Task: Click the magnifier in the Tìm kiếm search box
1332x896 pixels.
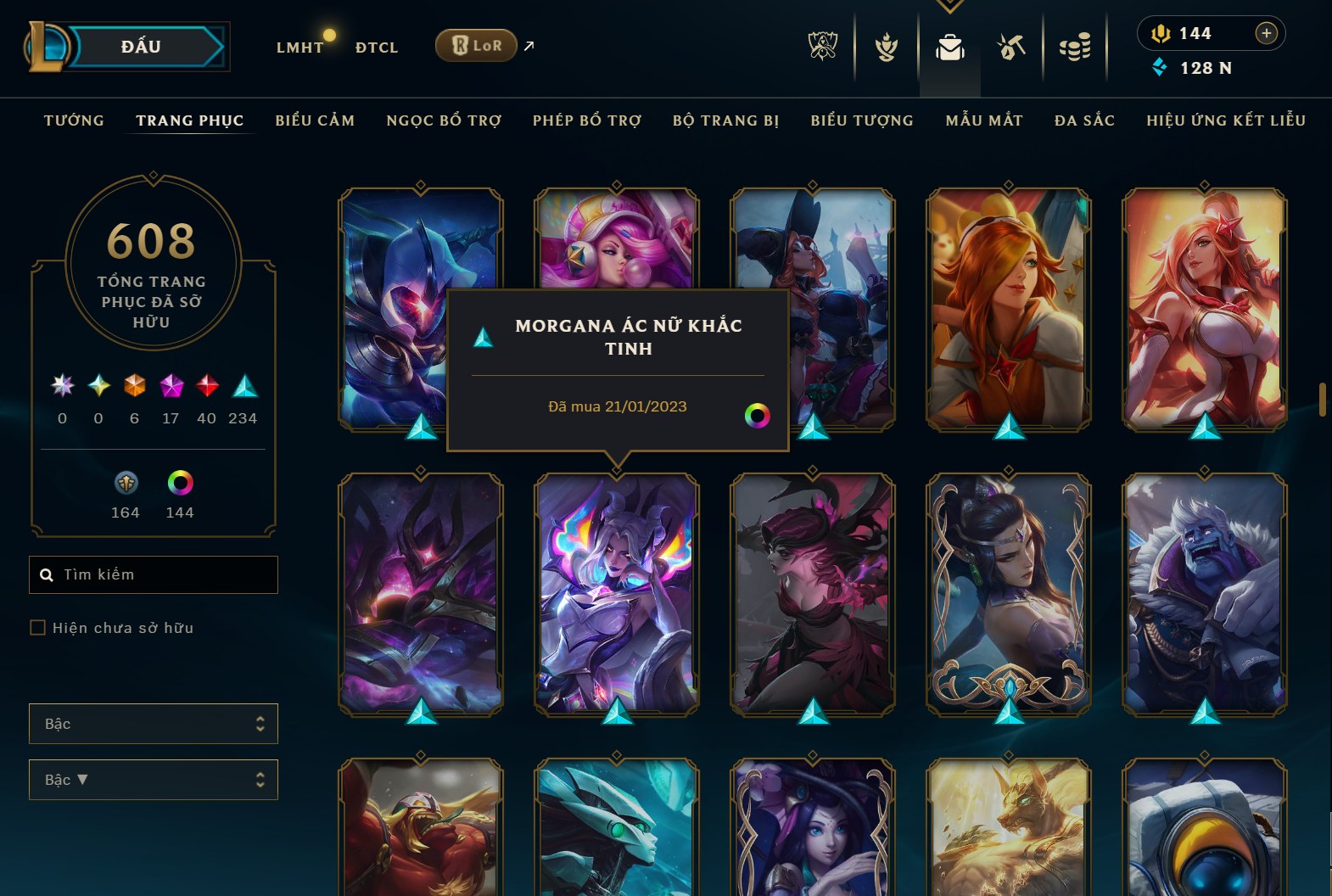Action: click(47, 574)
